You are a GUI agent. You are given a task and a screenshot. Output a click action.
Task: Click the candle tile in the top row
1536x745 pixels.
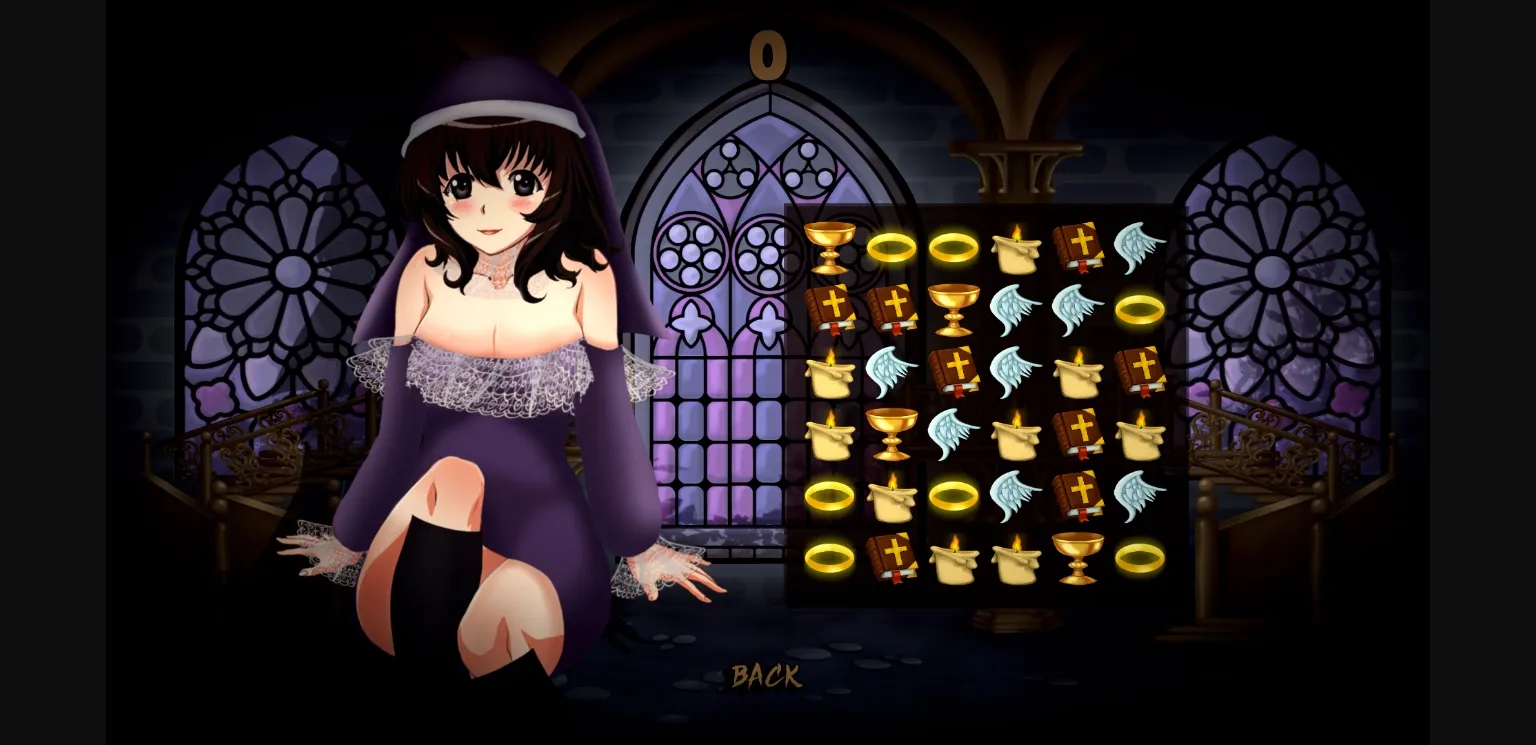click(1016, 247)
